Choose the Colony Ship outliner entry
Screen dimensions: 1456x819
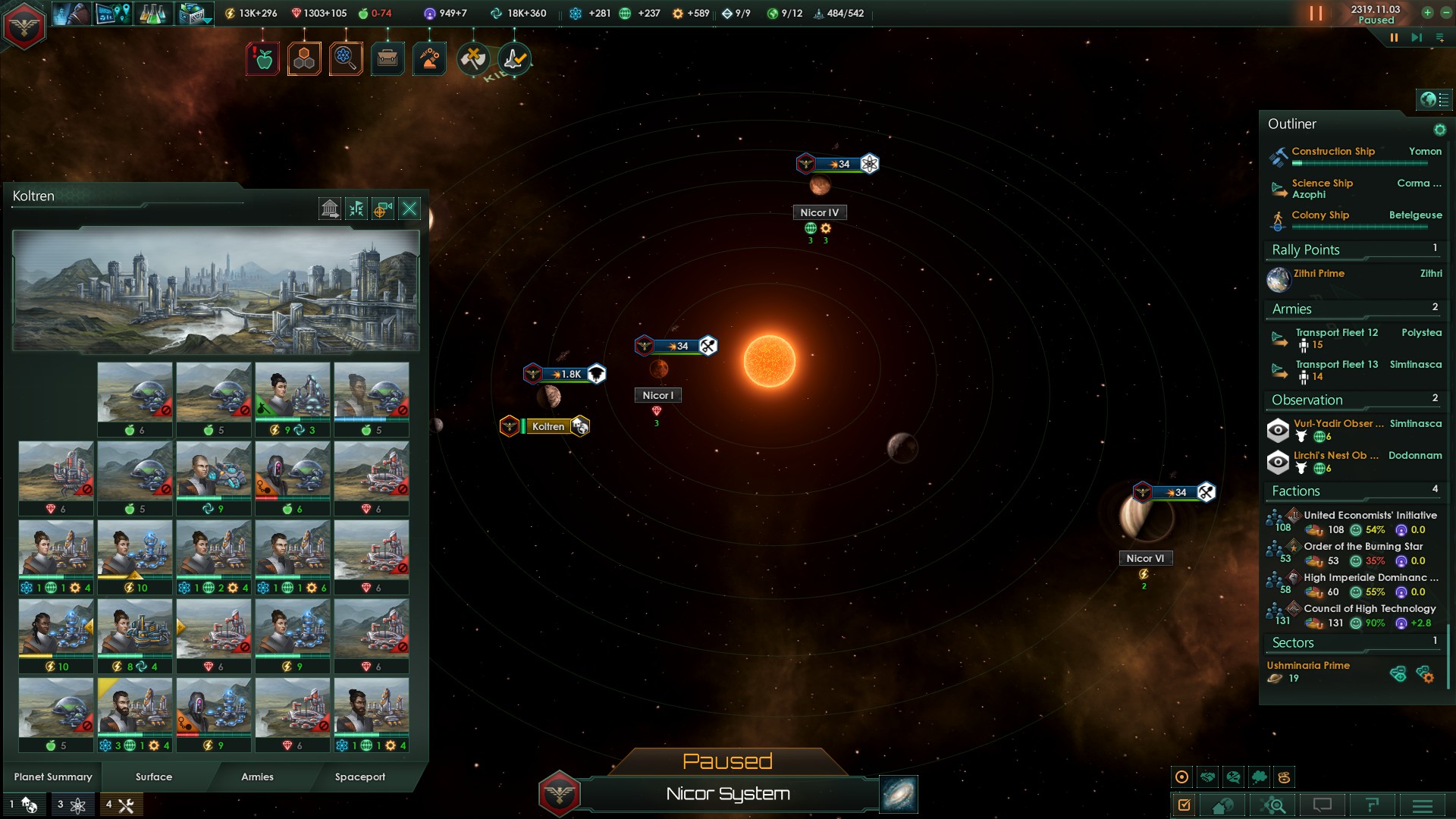coord(1320,215)
